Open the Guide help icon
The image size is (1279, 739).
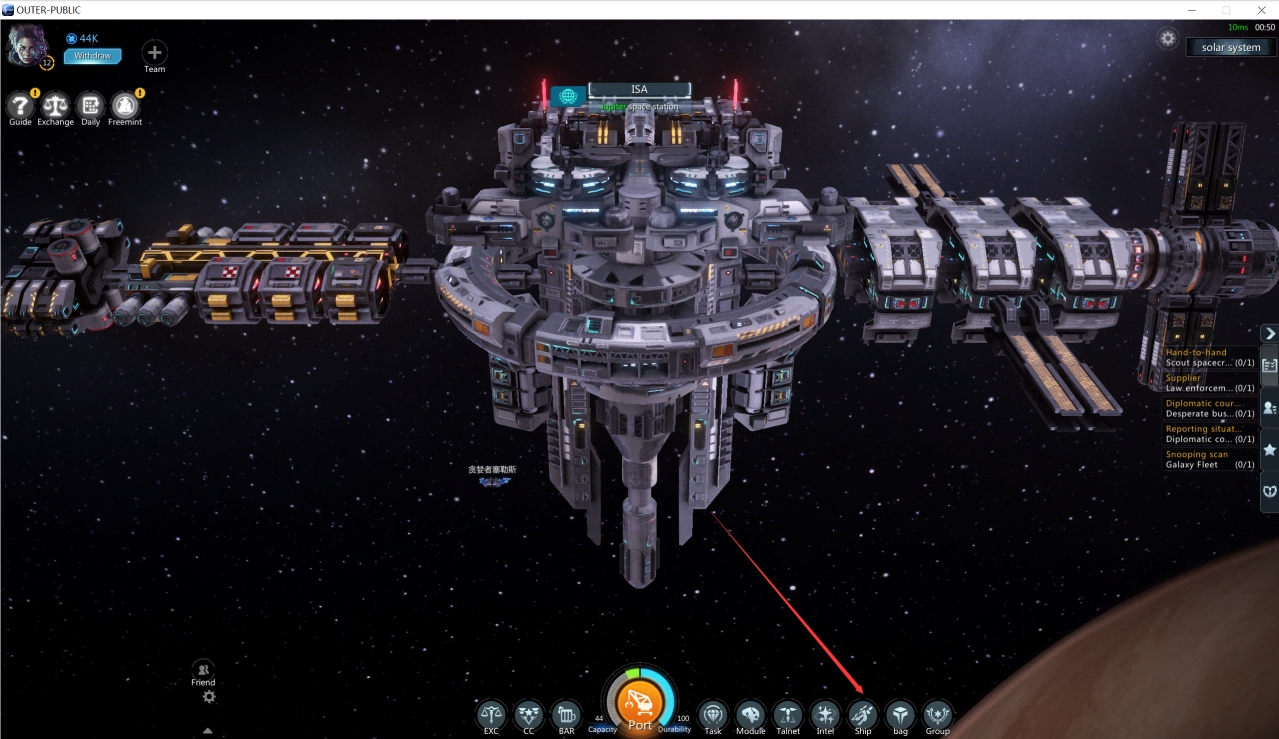point(20,105)
